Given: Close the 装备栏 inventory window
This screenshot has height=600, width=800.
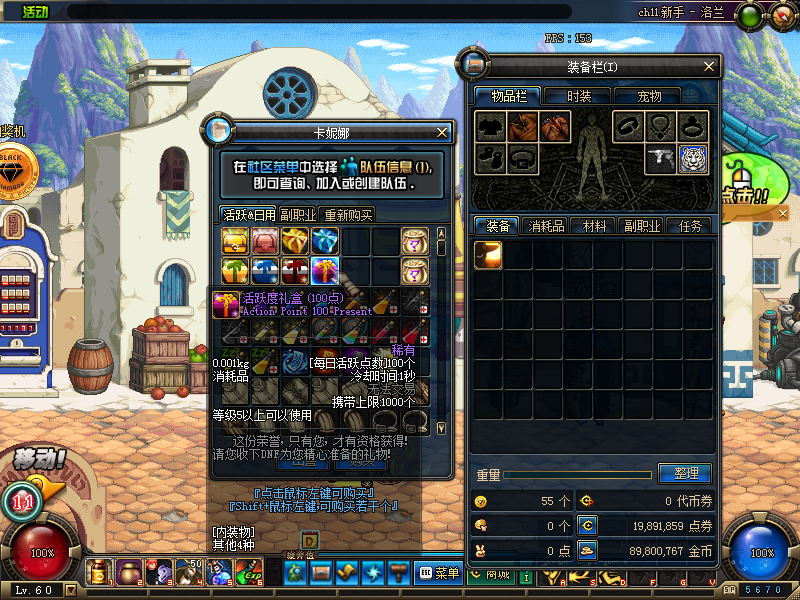Looking at the screenshot, I should (x=709, y=67).
